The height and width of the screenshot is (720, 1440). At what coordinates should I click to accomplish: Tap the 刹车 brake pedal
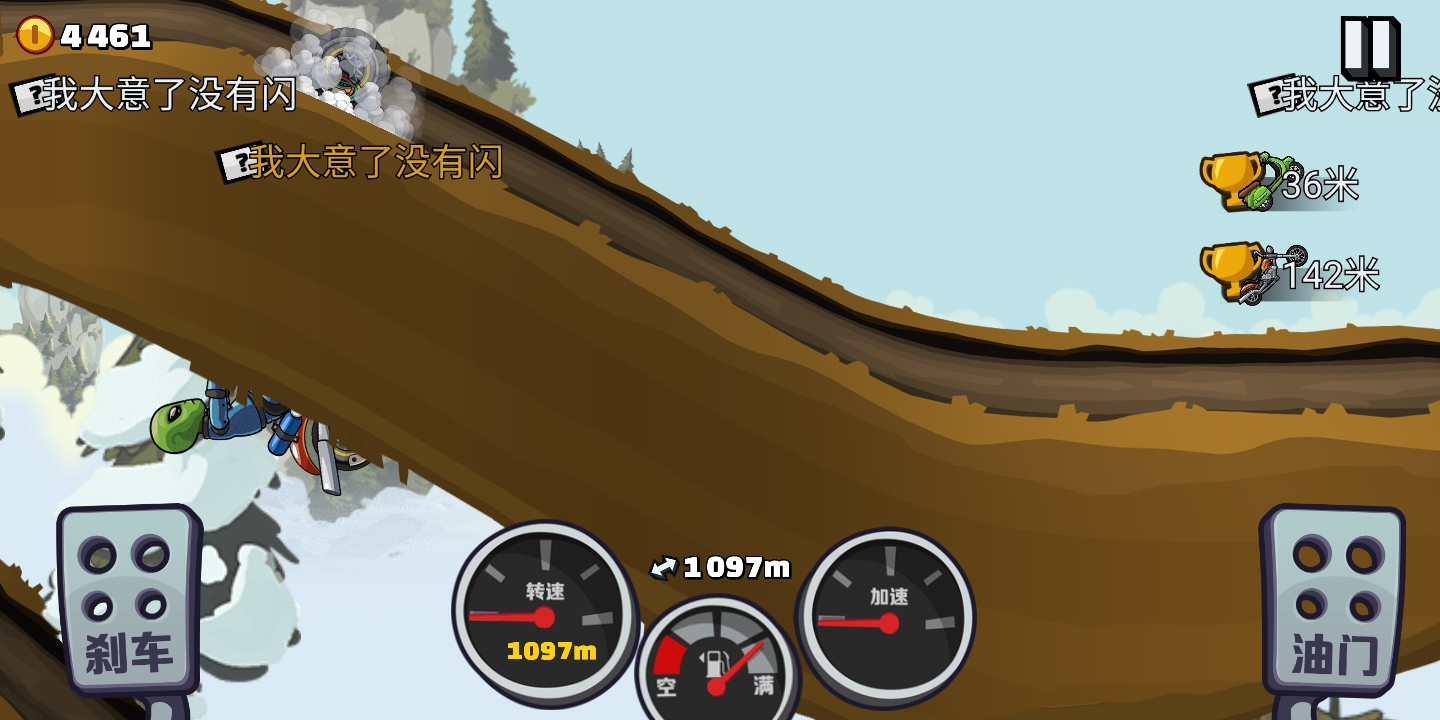tap(128, 602)
